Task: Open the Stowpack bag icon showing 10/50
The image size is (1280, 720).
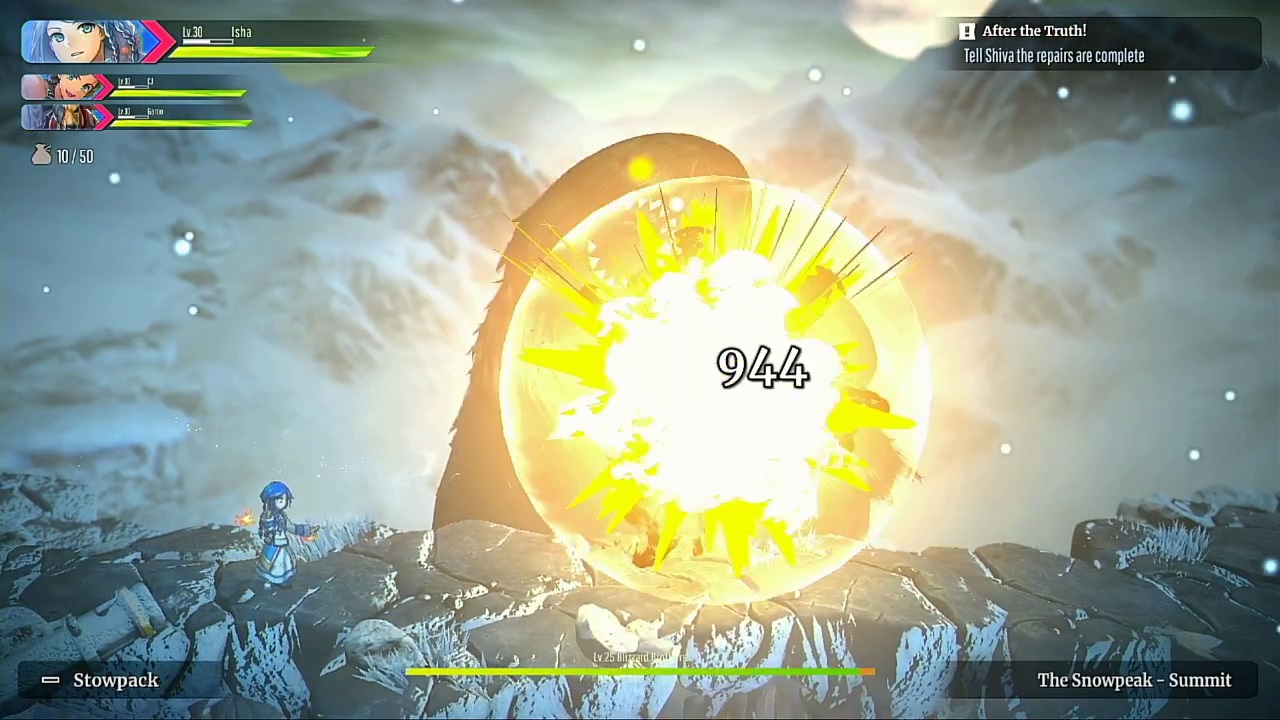Action: (x=41, y=155)
